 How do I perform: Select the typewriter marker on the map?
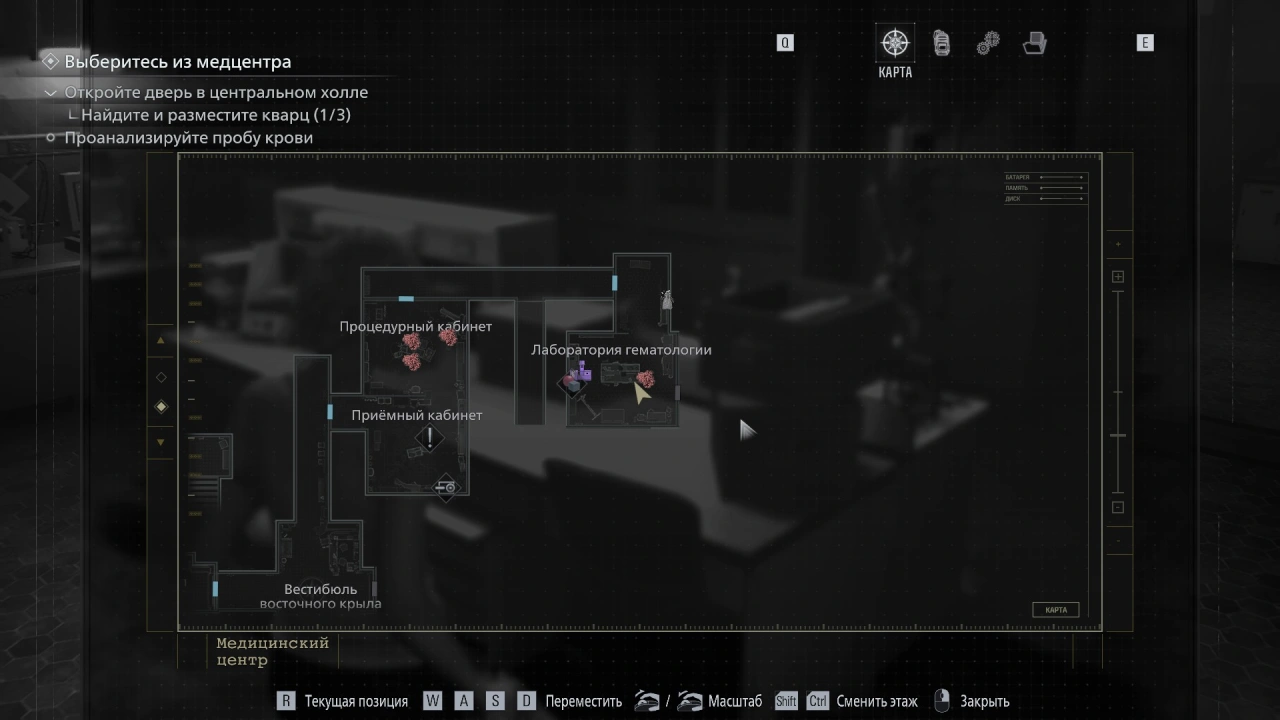[x=446, y=487]
